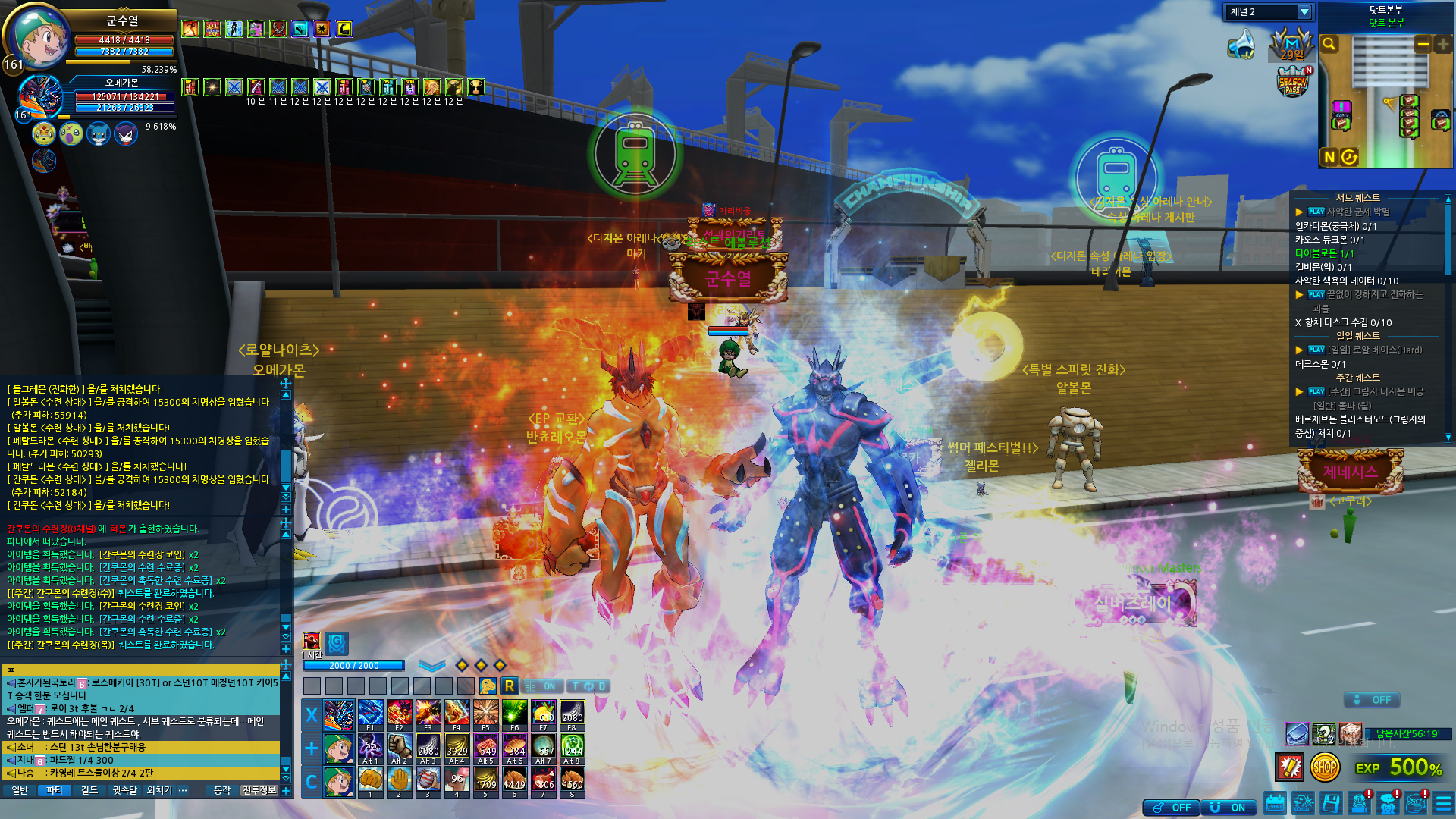
Task: Switch to the 길드 chat tab
Action: point(89,790)
